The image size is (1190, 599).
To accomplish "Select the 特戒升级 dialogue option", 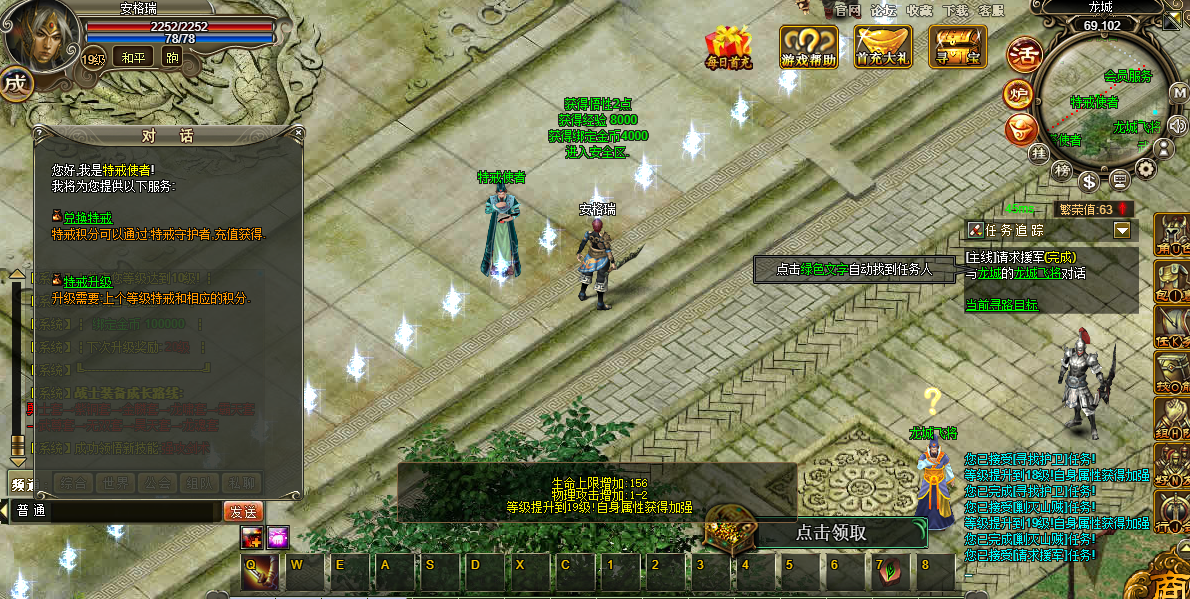I will pos(88,282).
